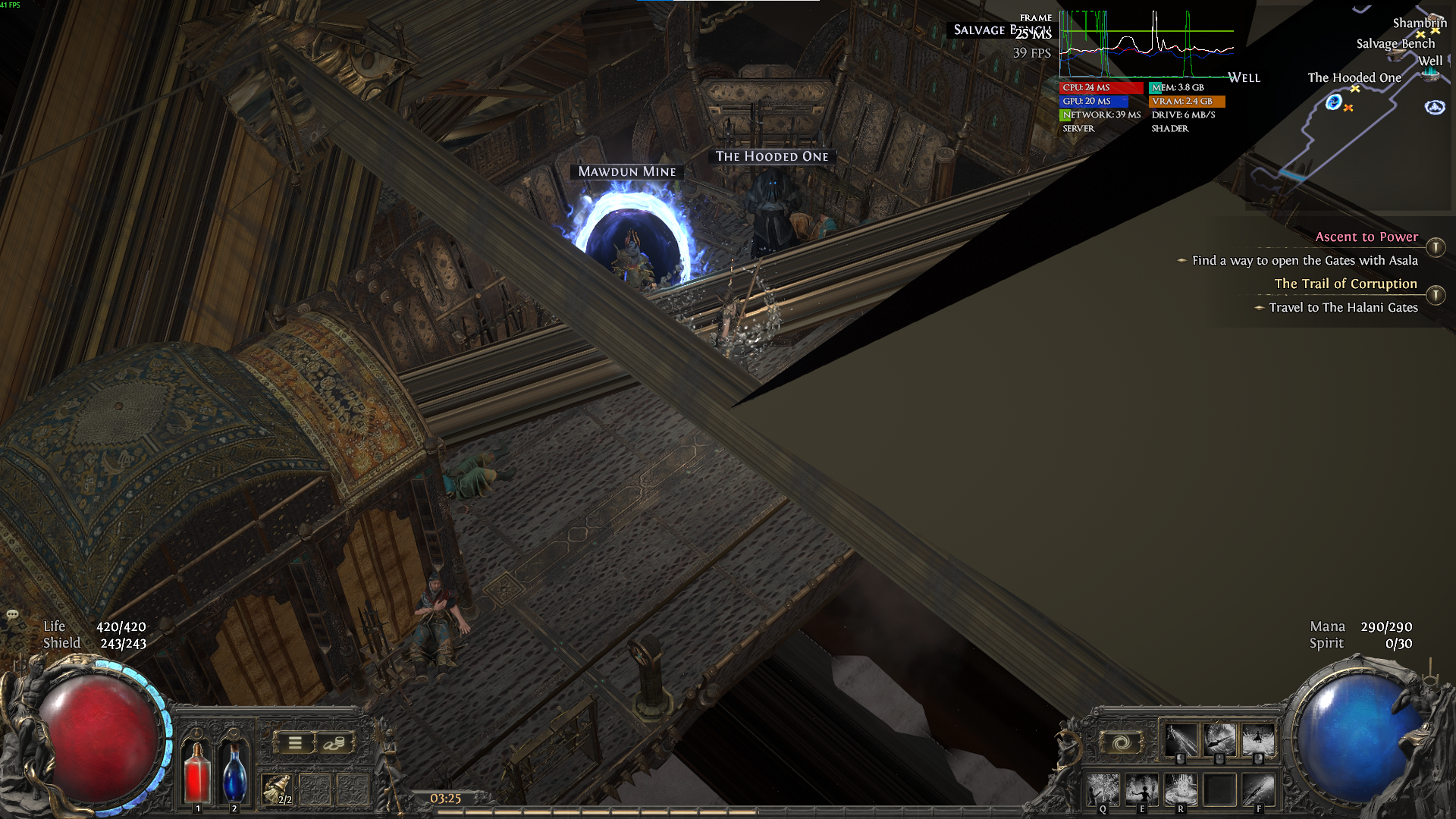Select the bell charm slot showing 2/2
The width and height of the screenshot is (1456, 819).
point(277,789)
